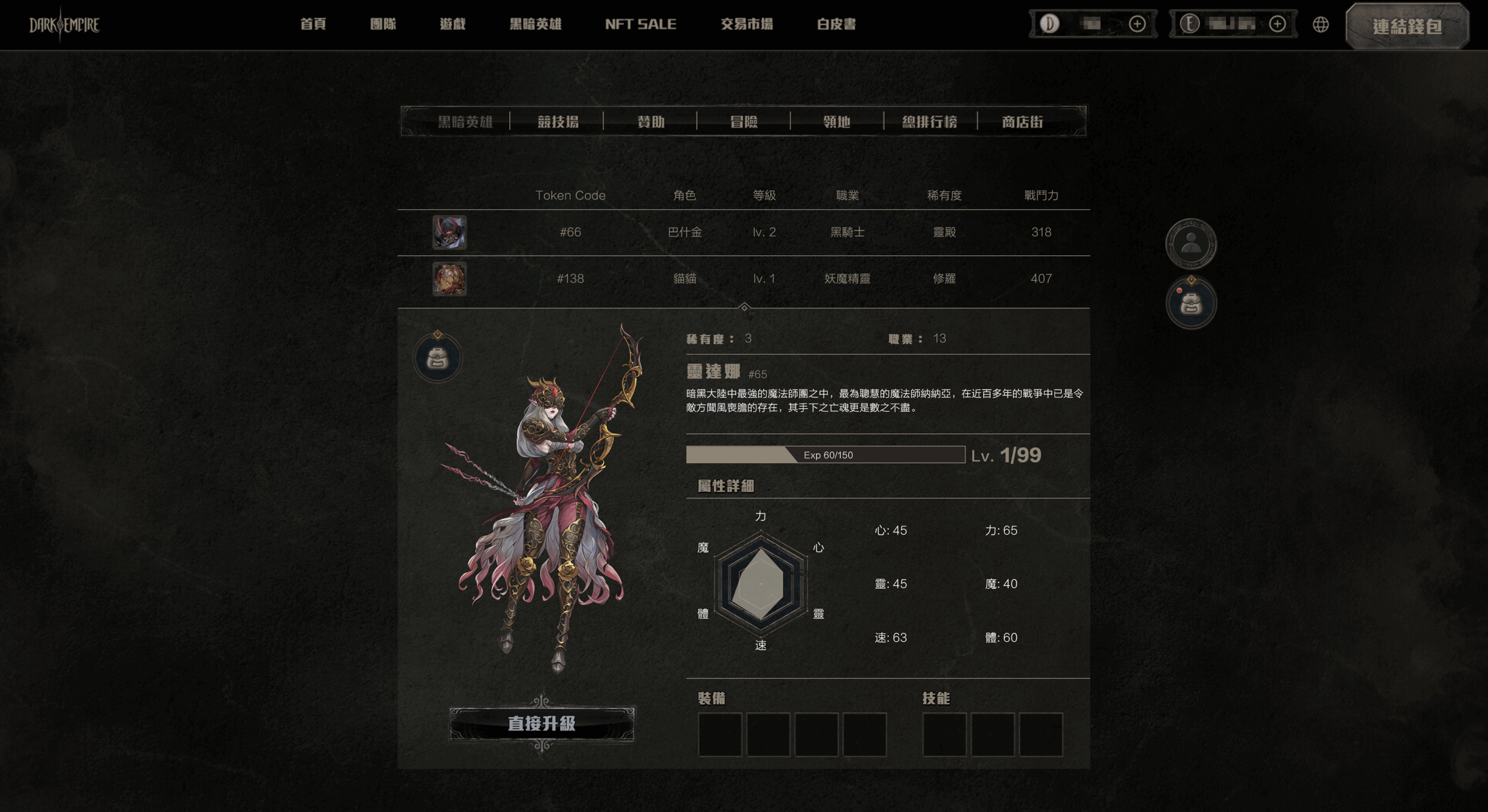Open the D currency coin icon
The width and height of the screenshot is (1488, 812).
tap(1049, 24)
